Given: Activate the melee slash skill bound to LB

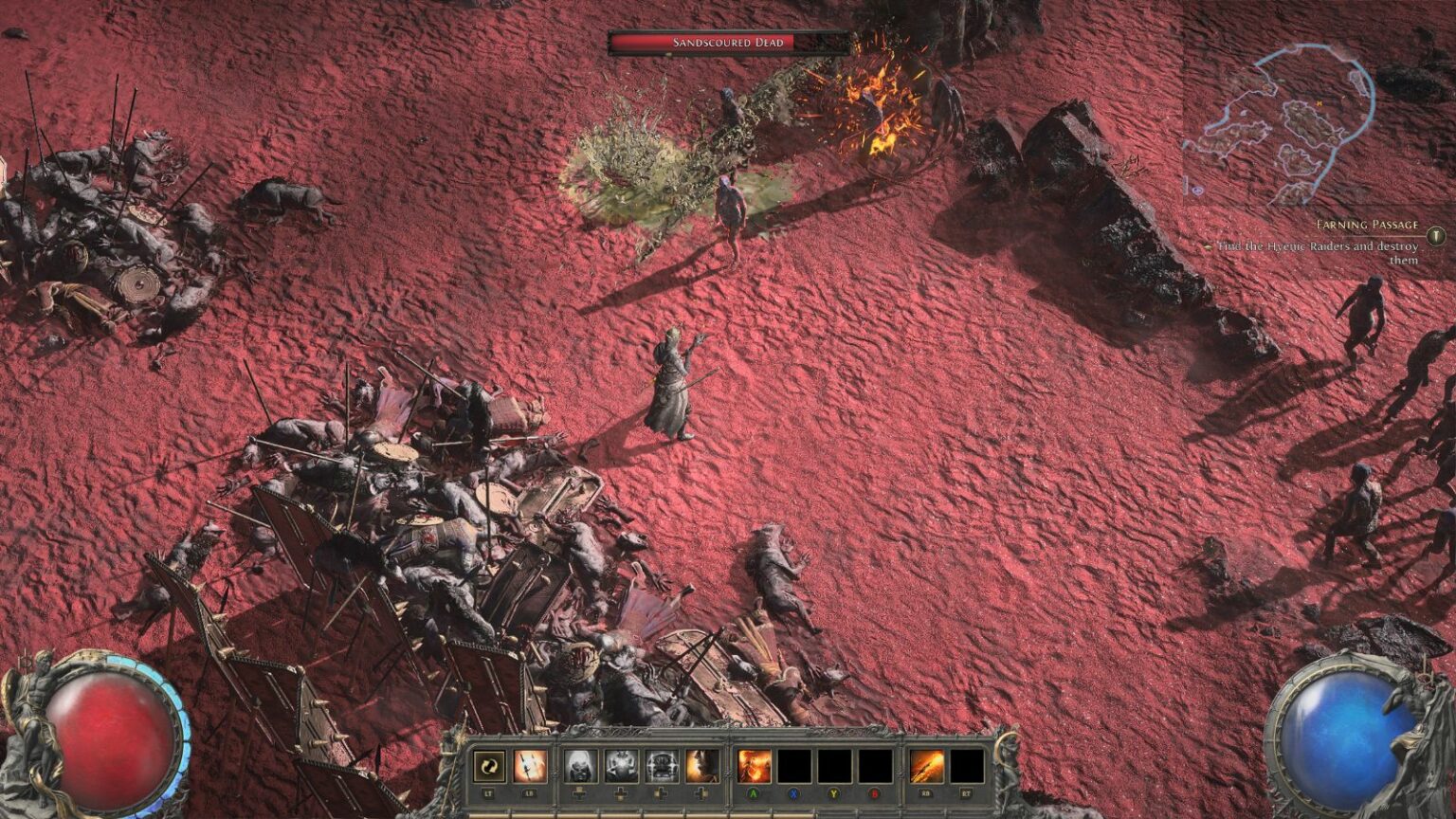Looking at the screenshot, I should tap(529, 767).
